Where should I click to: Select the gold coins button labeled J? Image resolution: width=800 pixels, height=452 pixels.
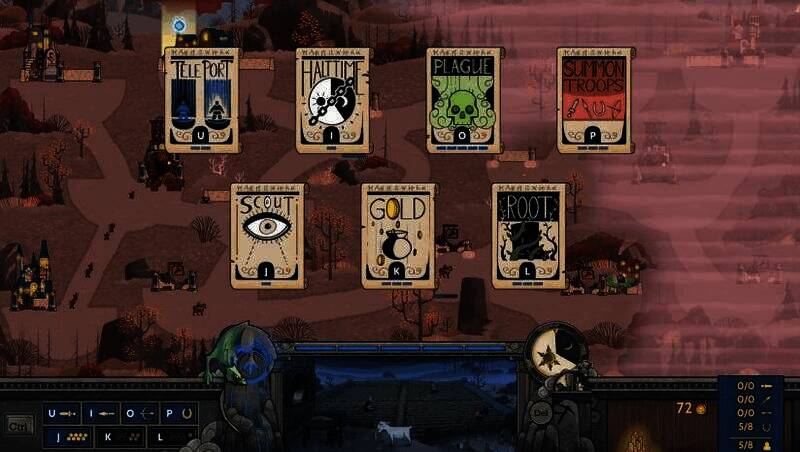tap(67, 436)
